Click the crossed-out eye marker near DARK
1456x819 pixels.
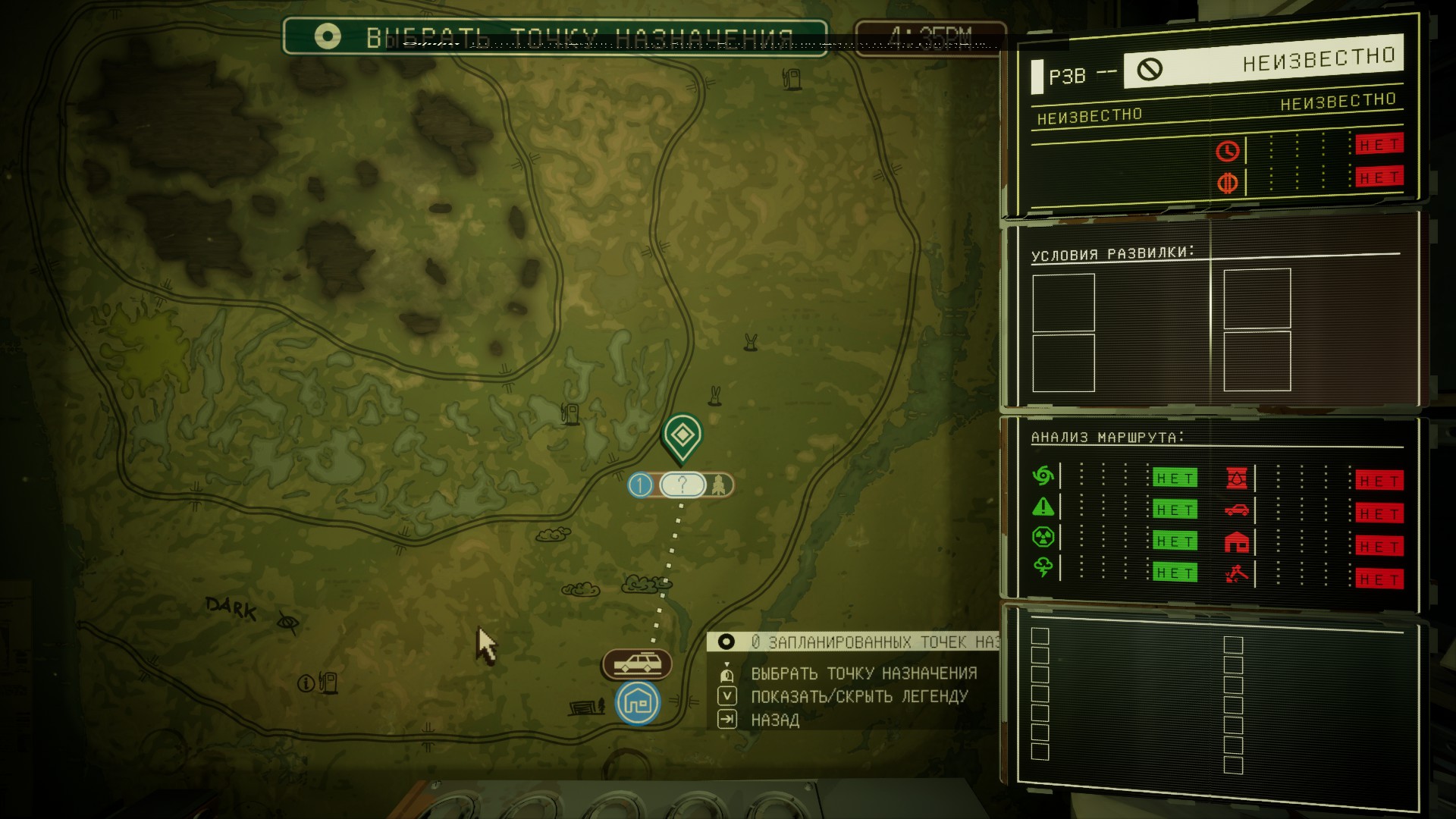coord(287,623)
